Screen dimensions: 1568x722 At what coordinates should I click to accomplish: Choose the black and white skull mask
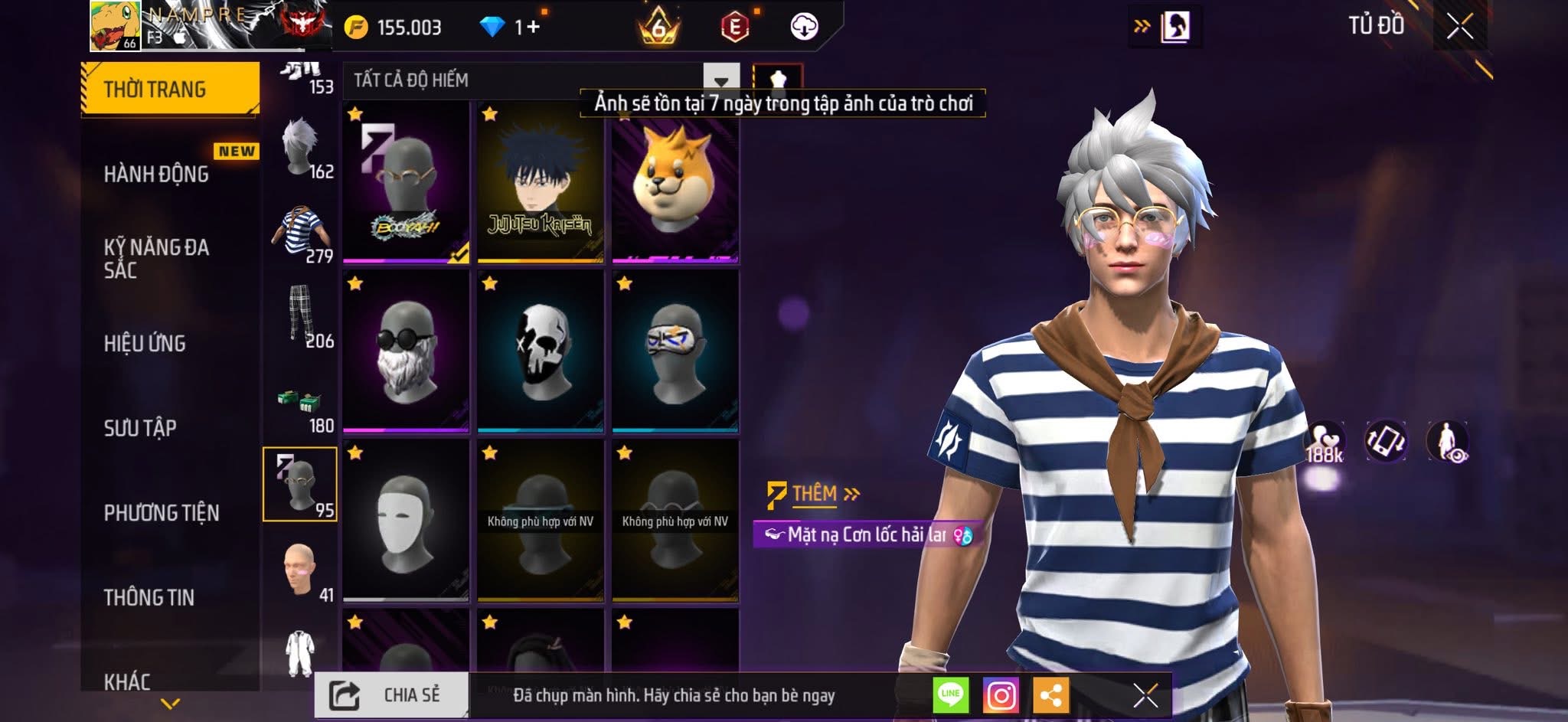click(541, 351)
